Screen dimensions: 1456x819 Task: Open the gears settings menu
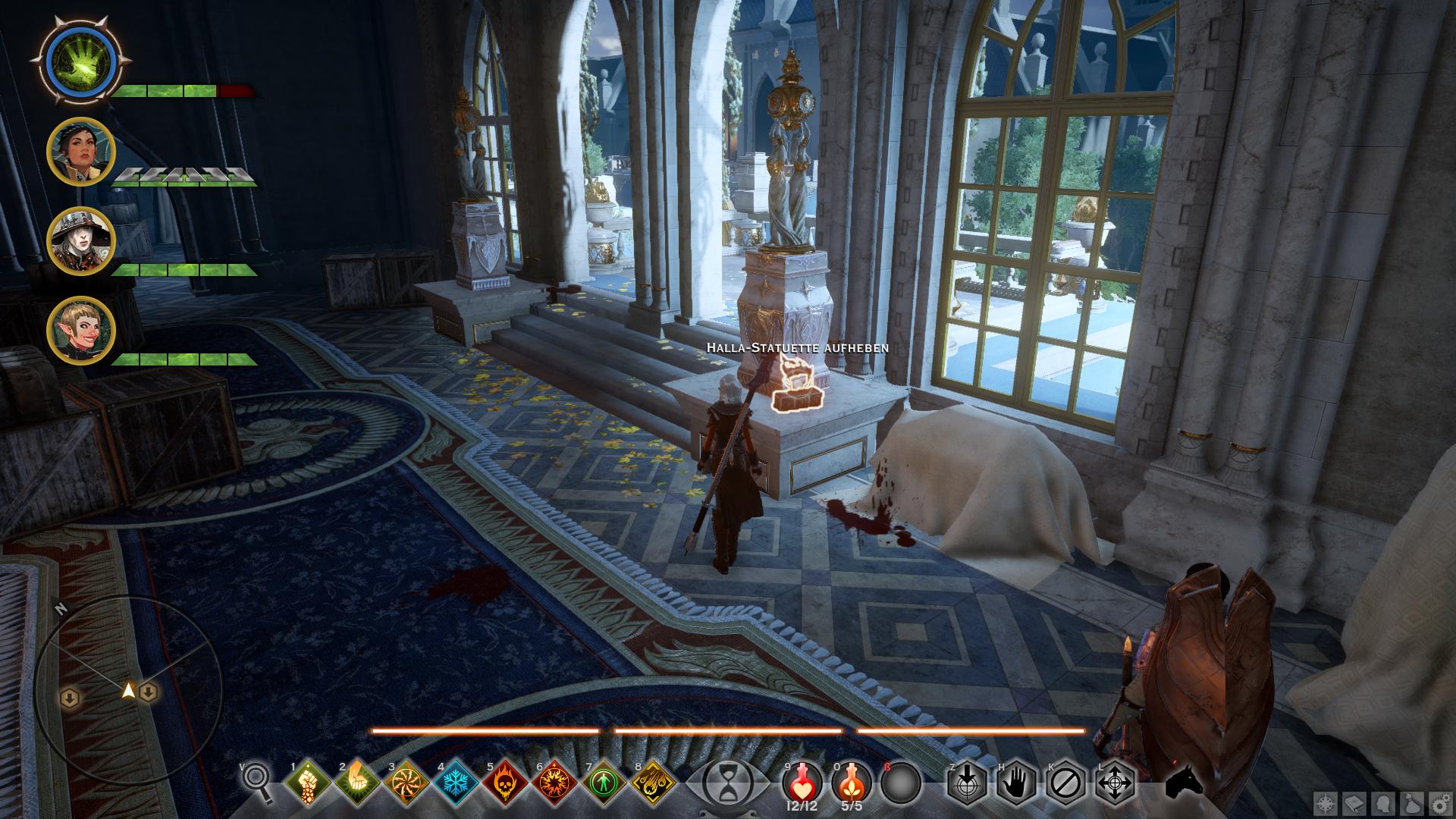(x=1440, y=804)
